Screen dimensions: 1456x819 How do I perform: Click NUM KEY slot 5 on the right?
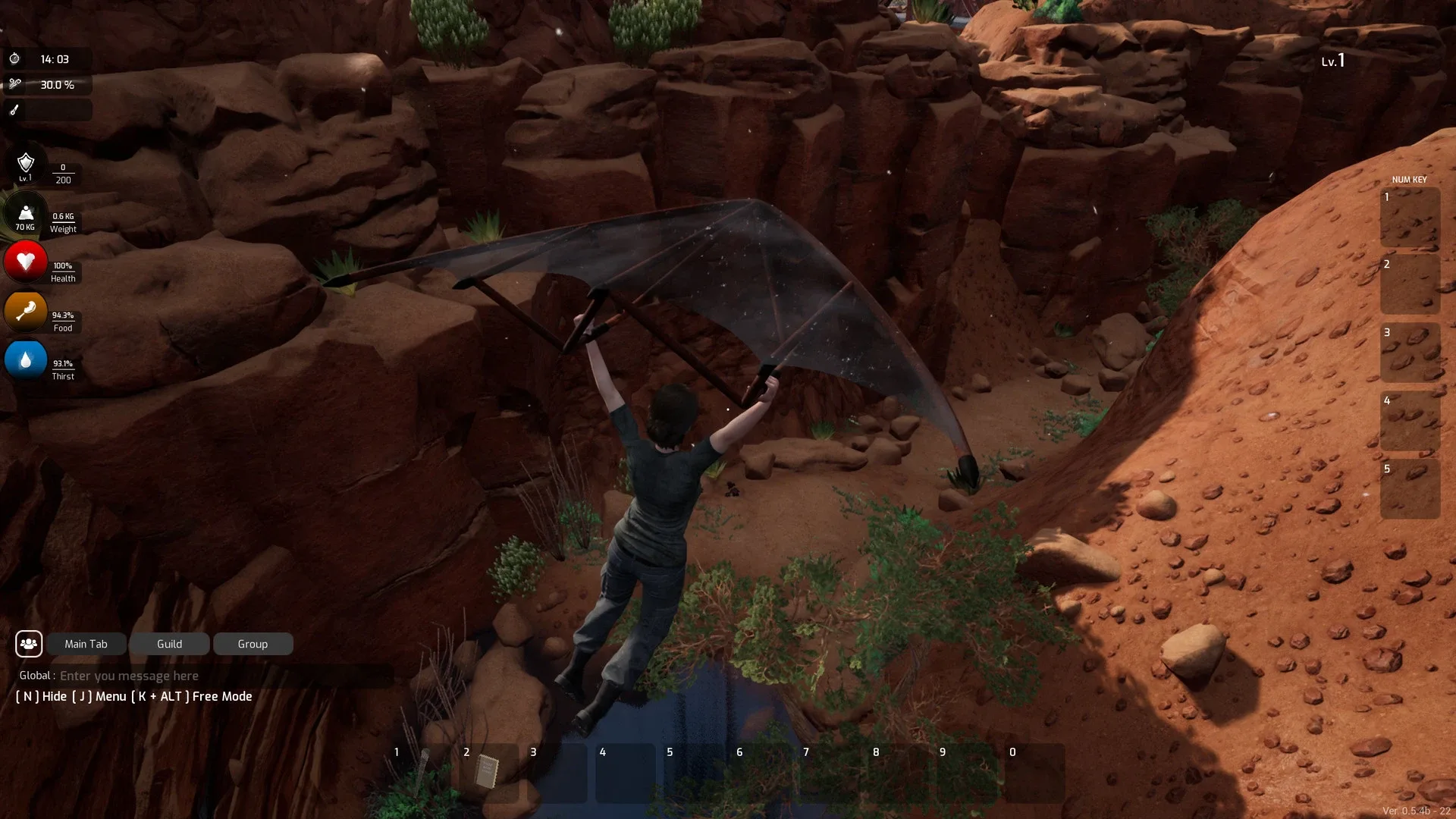1410,489
